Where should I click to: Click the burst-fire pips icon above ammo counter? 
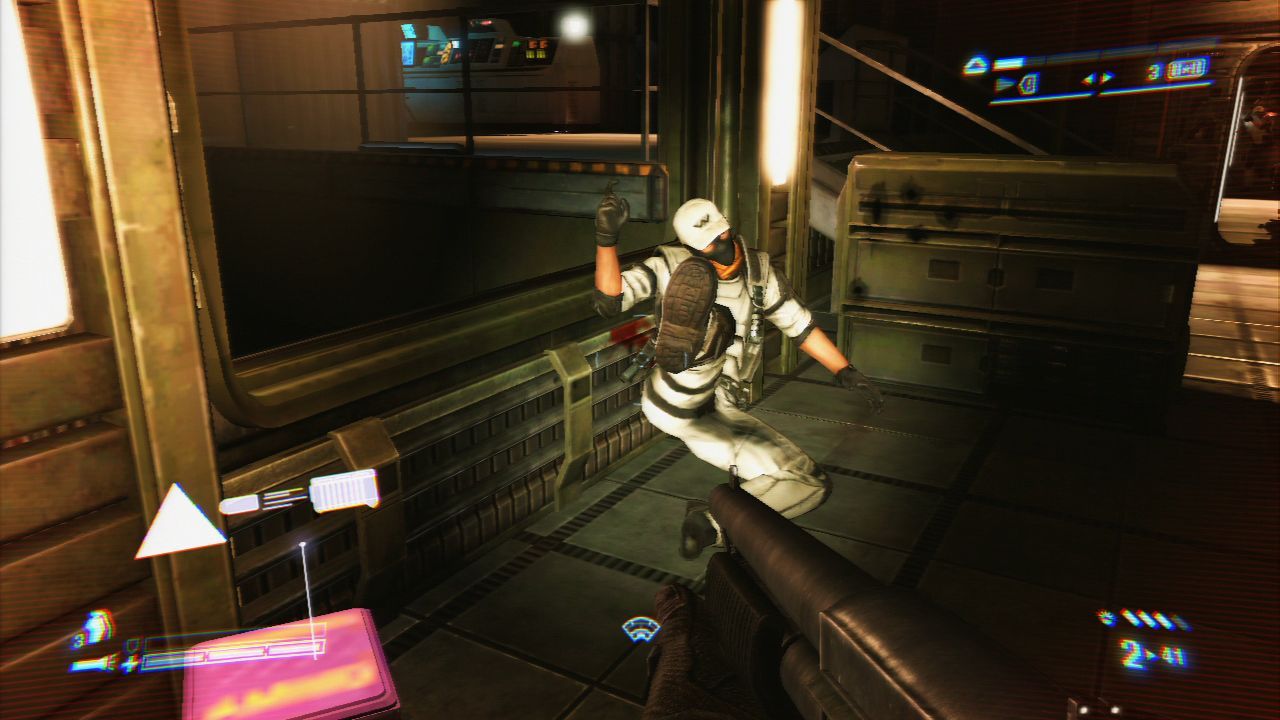click(1149, 619)
